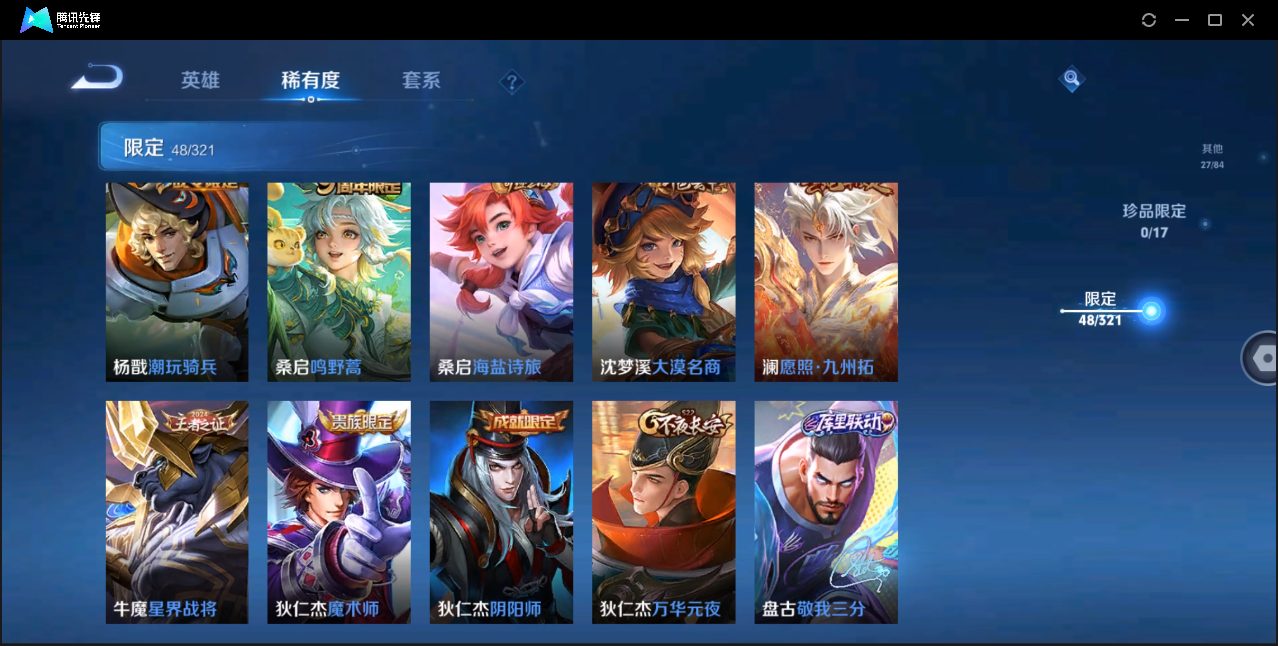Jump to the 其他 rarity category
The width and height of the screenshot is (1278, 646).
1212,156
